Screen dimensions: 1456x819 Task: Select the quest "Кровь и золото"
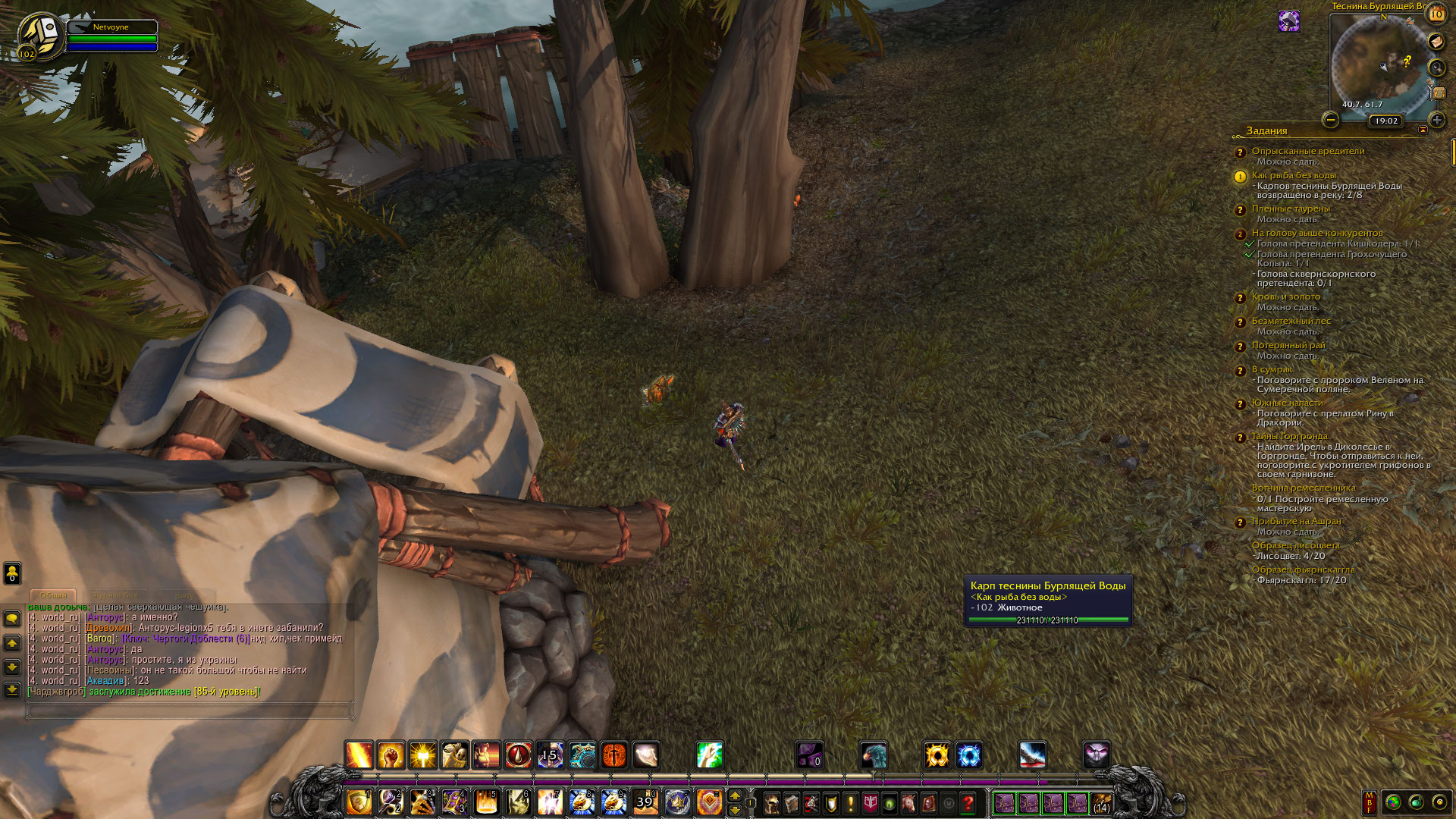pyautogui.click(x=1286, y=297)
